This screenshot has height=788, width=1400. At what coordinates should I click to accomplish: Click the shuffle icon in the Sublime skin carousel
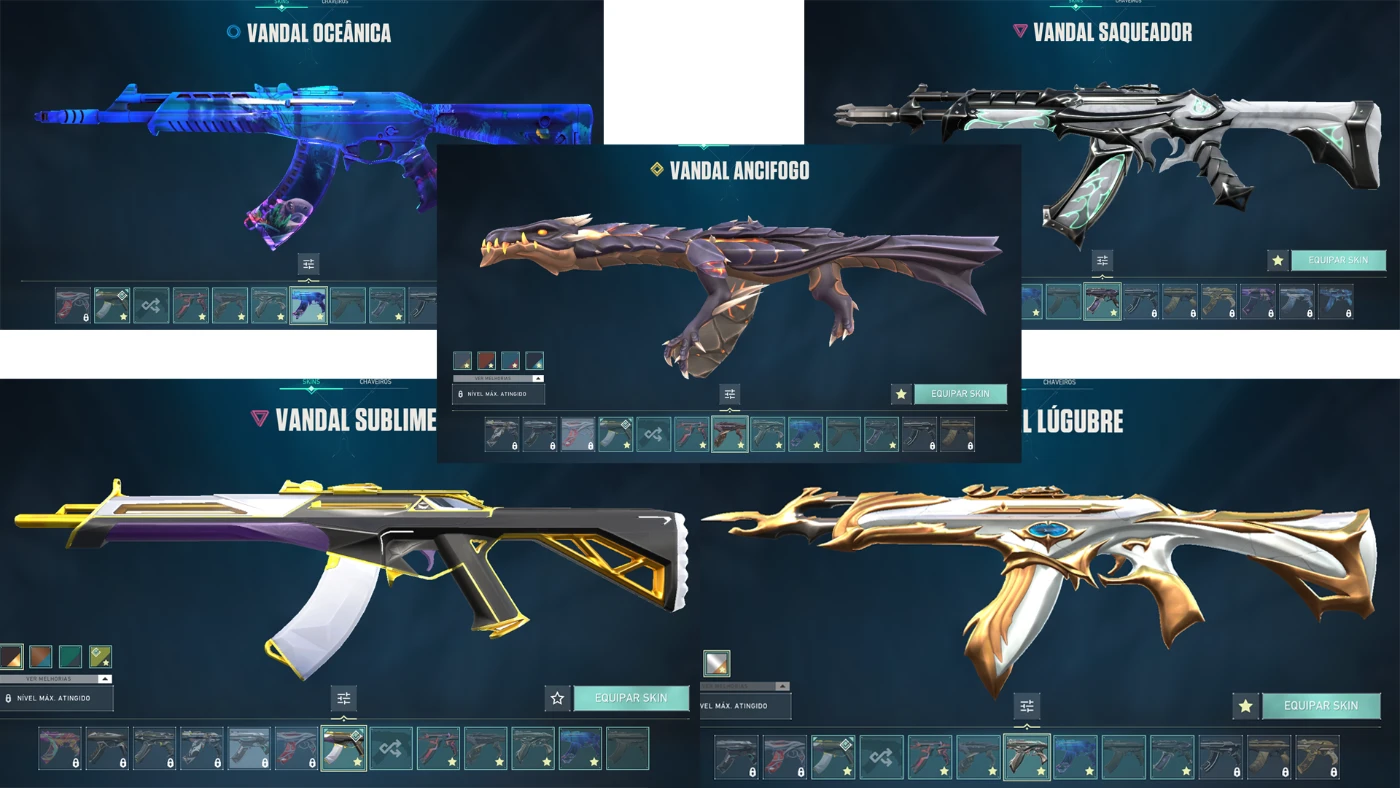[392, 747]
